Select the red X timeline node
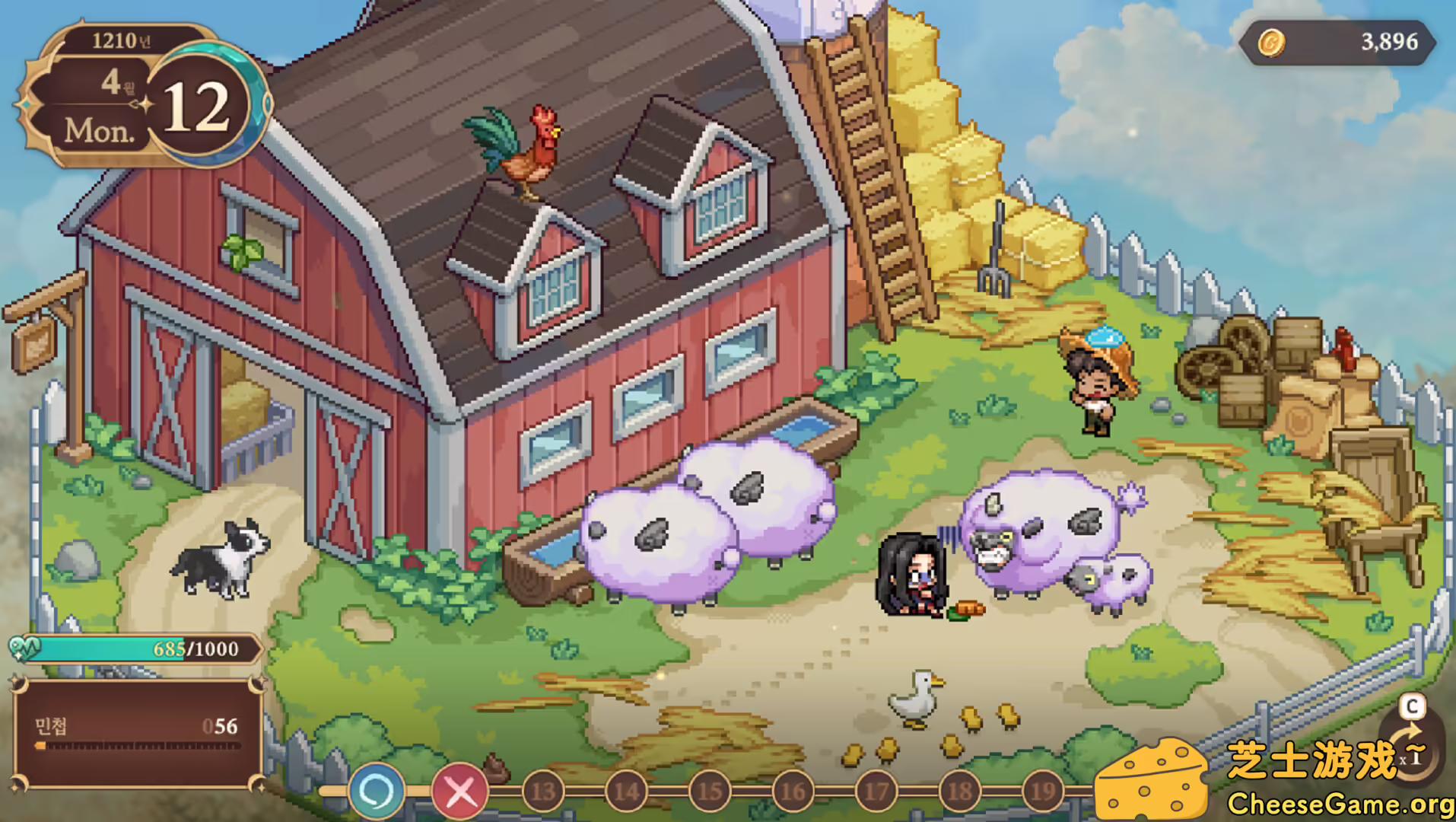 pos(459,792)
